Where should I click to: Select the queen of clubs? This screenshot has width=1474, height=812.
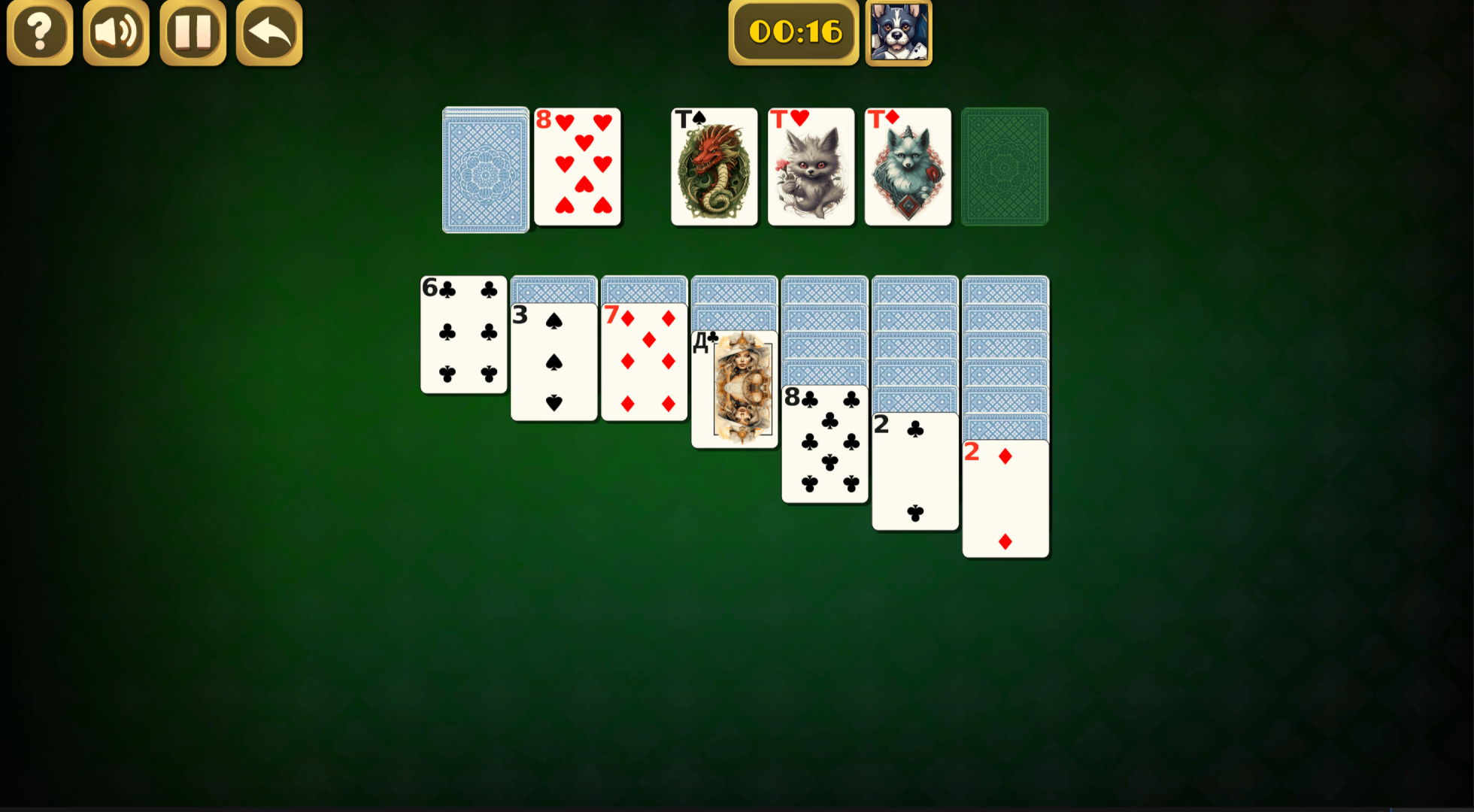click(x=734, y=391)
